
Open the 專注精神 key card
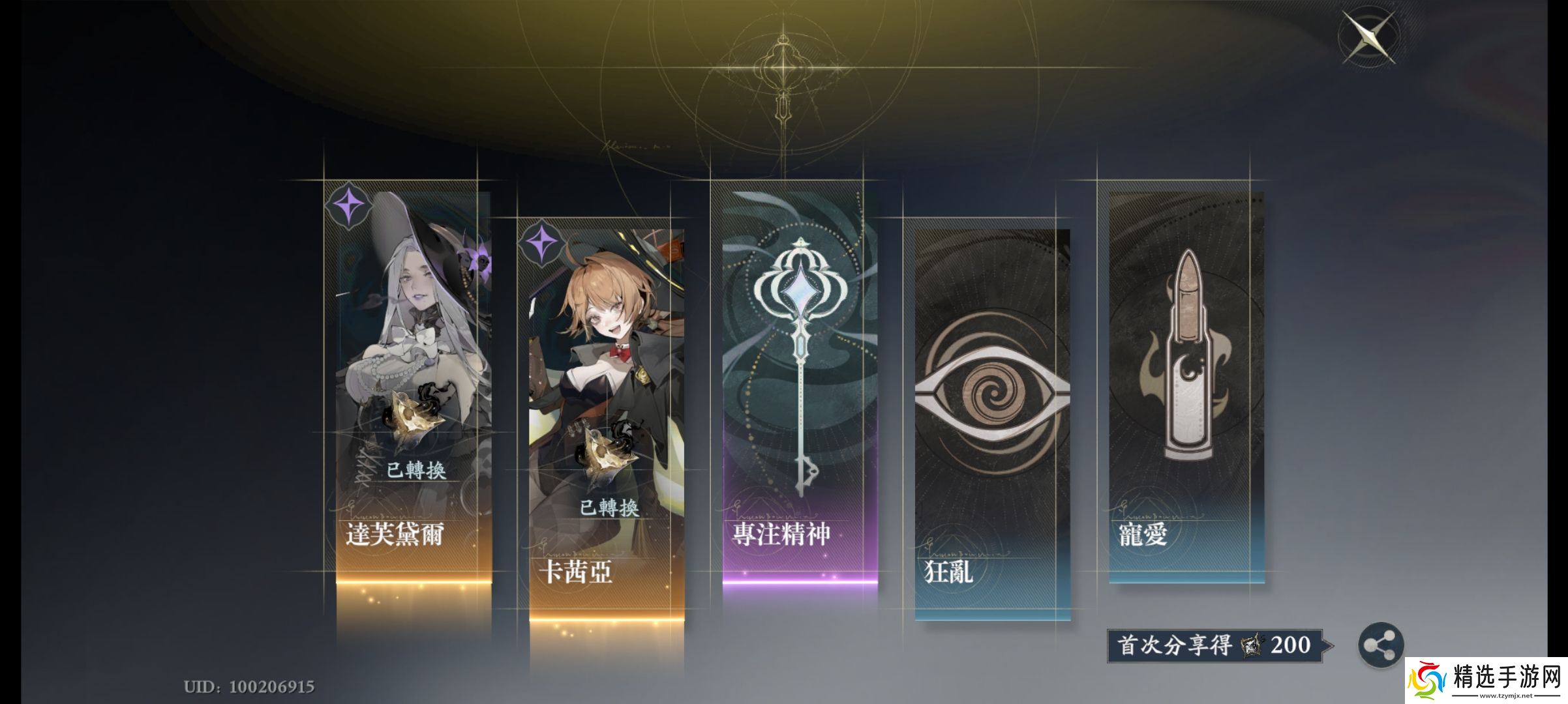click(x=800, y=385)
